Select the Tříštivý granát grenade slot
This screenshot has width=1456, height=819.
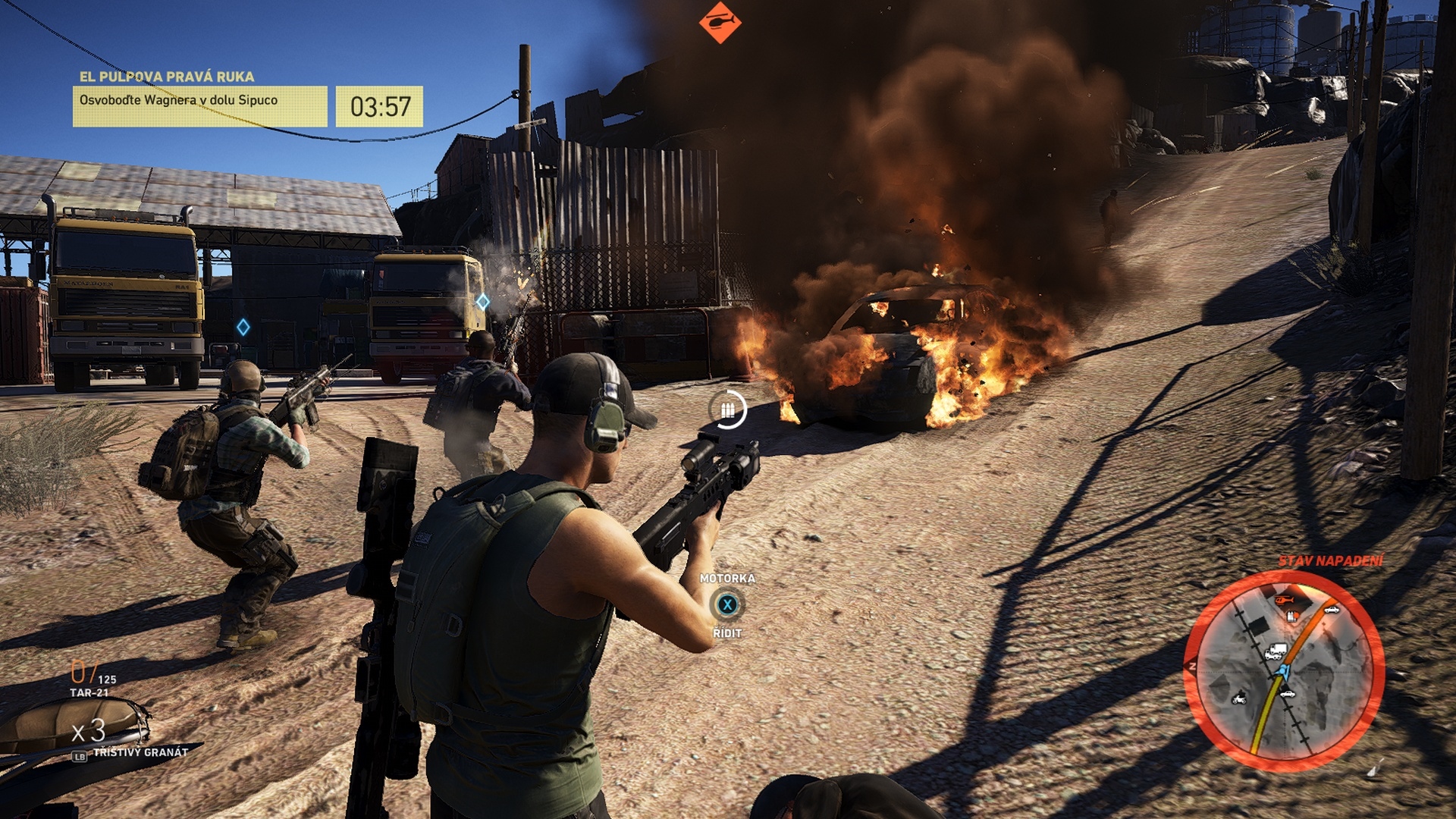click(x=141, y=752)
